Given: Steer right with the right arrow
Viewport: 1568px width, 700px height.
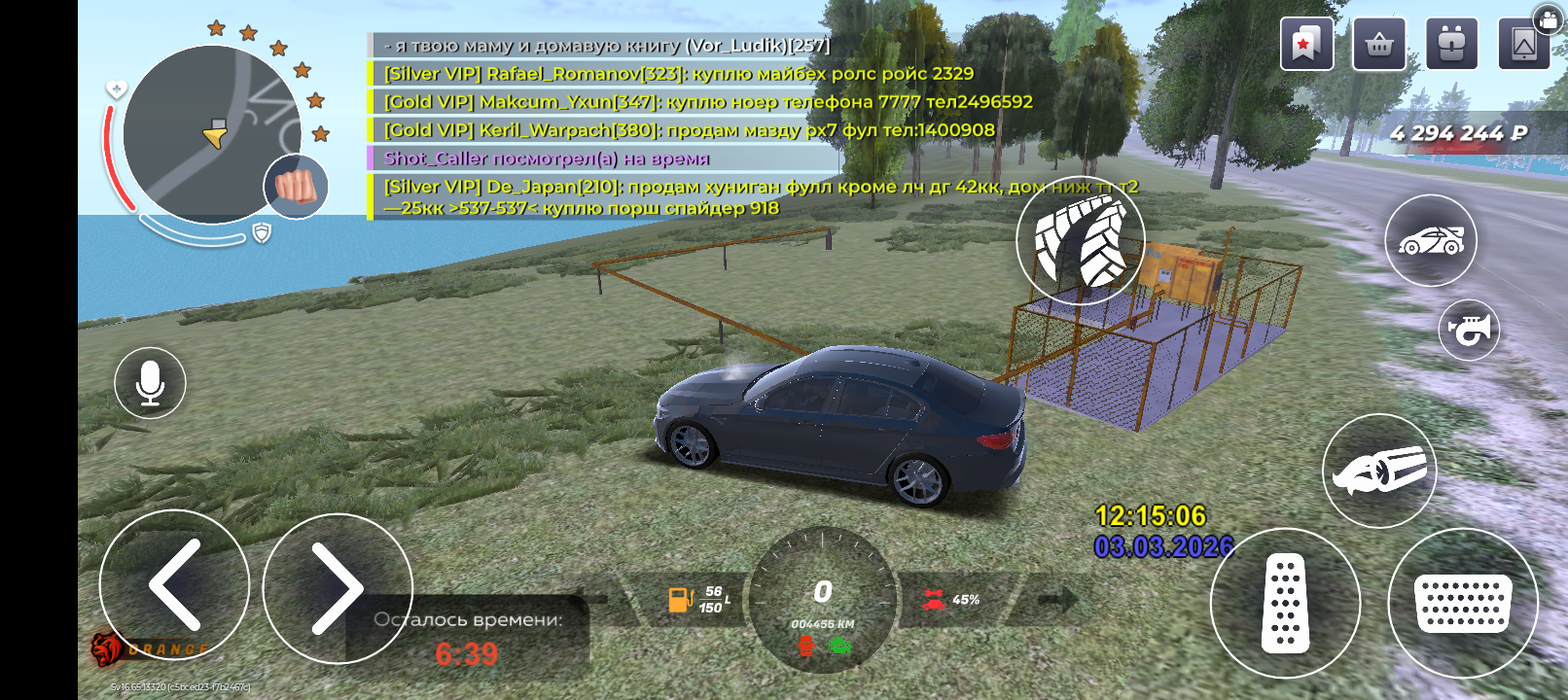Looking at the screenshot, I should [337, 587].
